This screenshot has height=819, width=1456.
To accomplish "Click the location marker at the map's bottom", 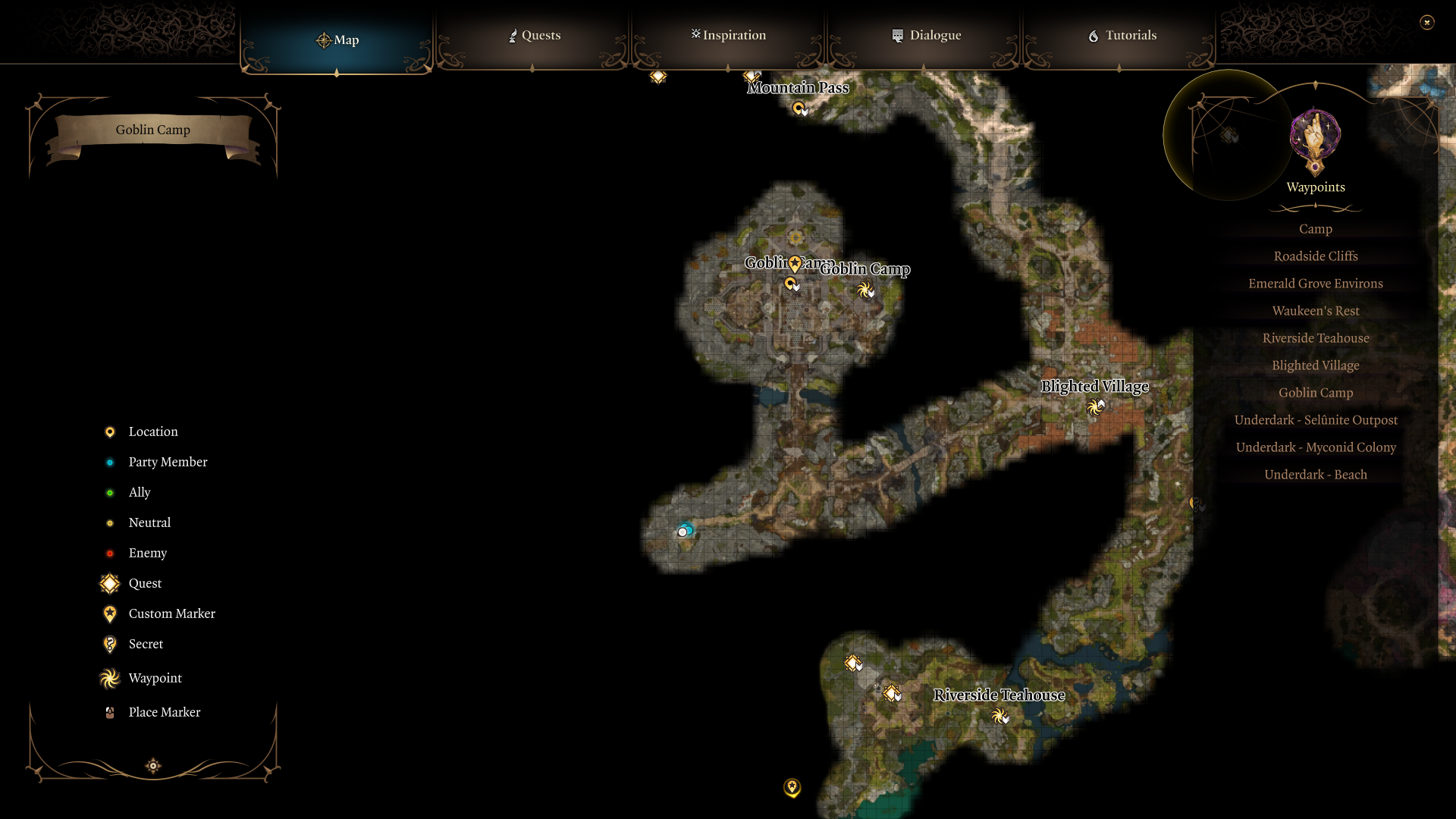I will (792, 788).
